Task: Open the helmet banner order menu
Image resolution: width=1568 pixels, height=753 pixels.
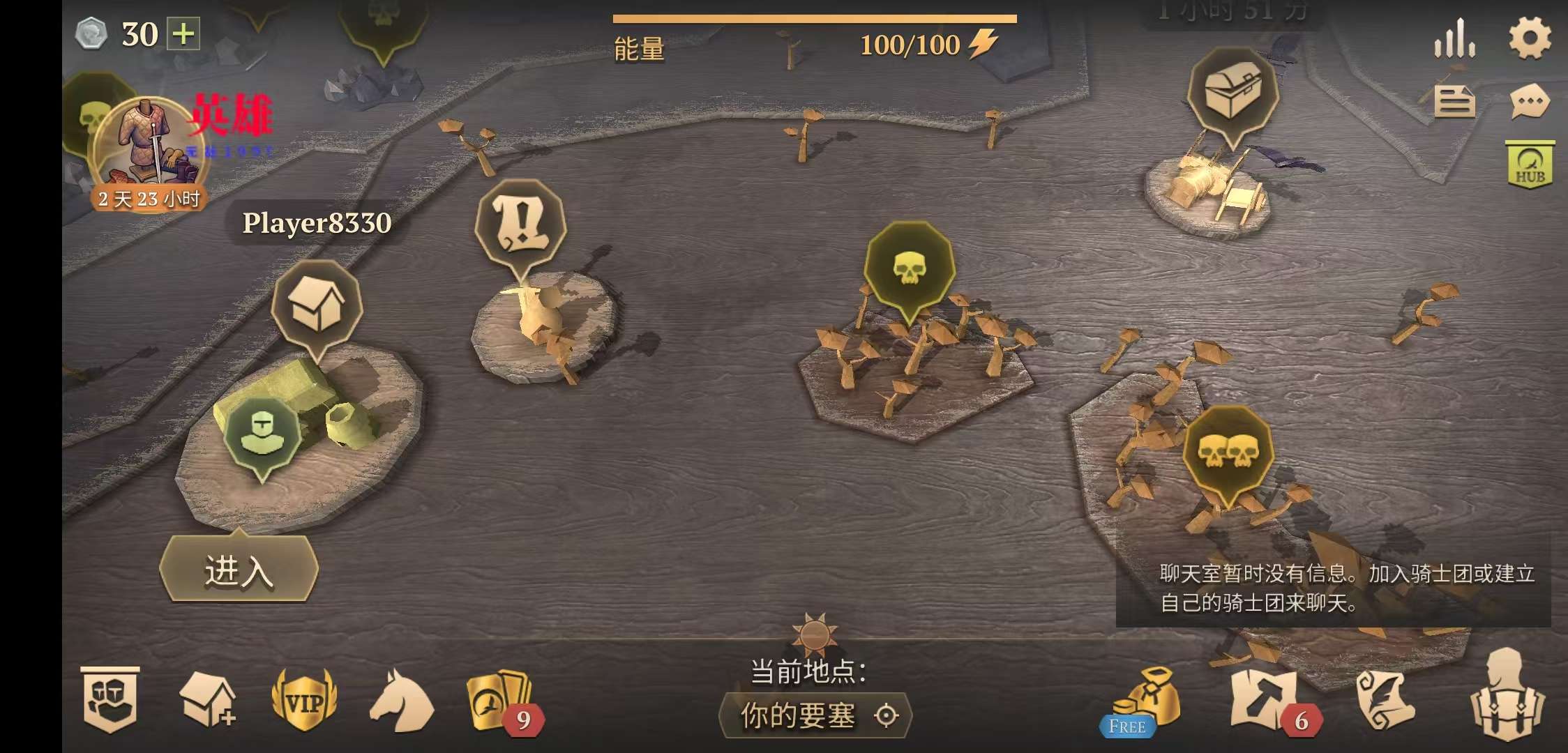Action: [x=110, y=700]
